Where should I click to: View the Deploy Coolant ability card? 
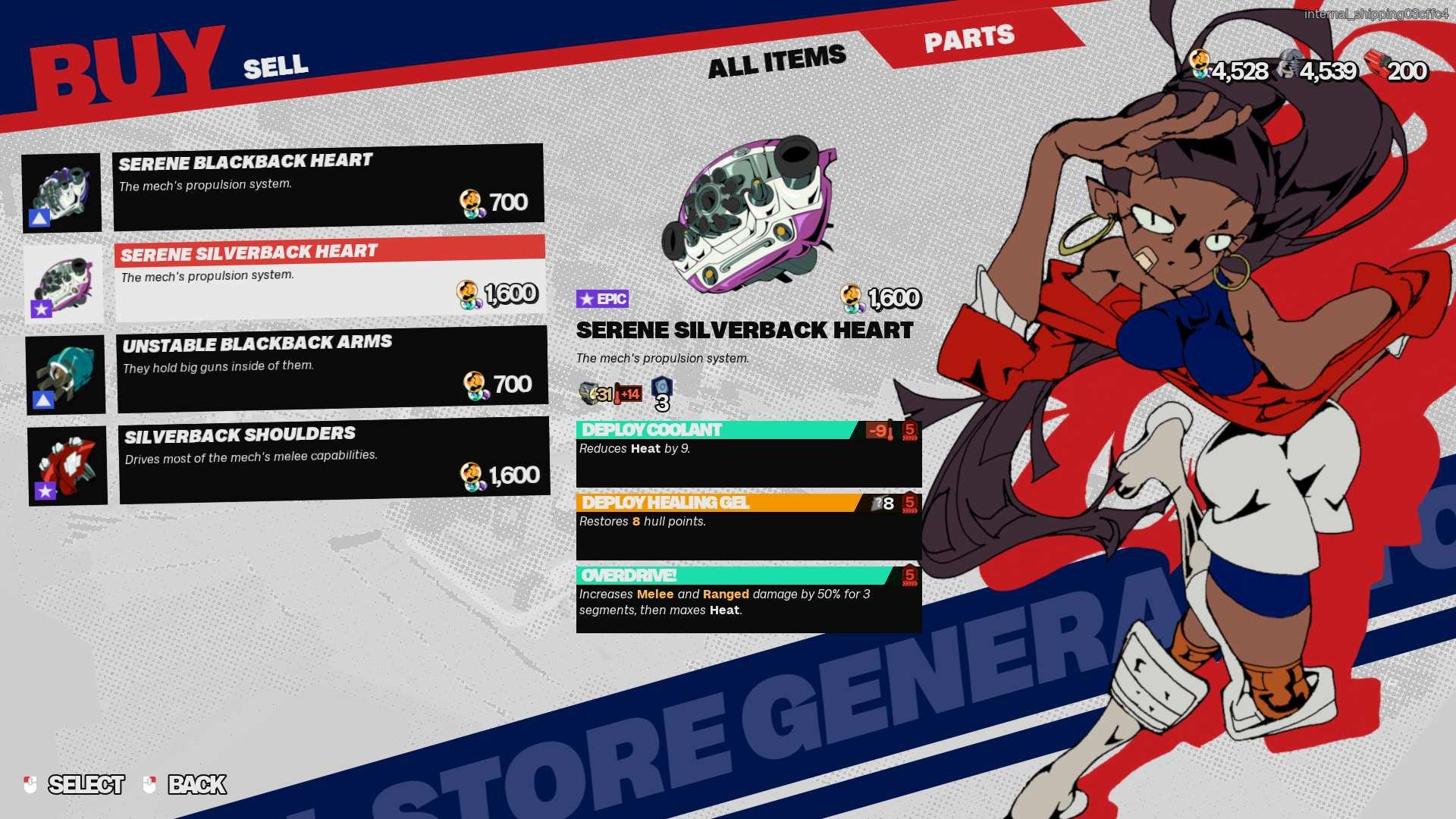[748, 453]
